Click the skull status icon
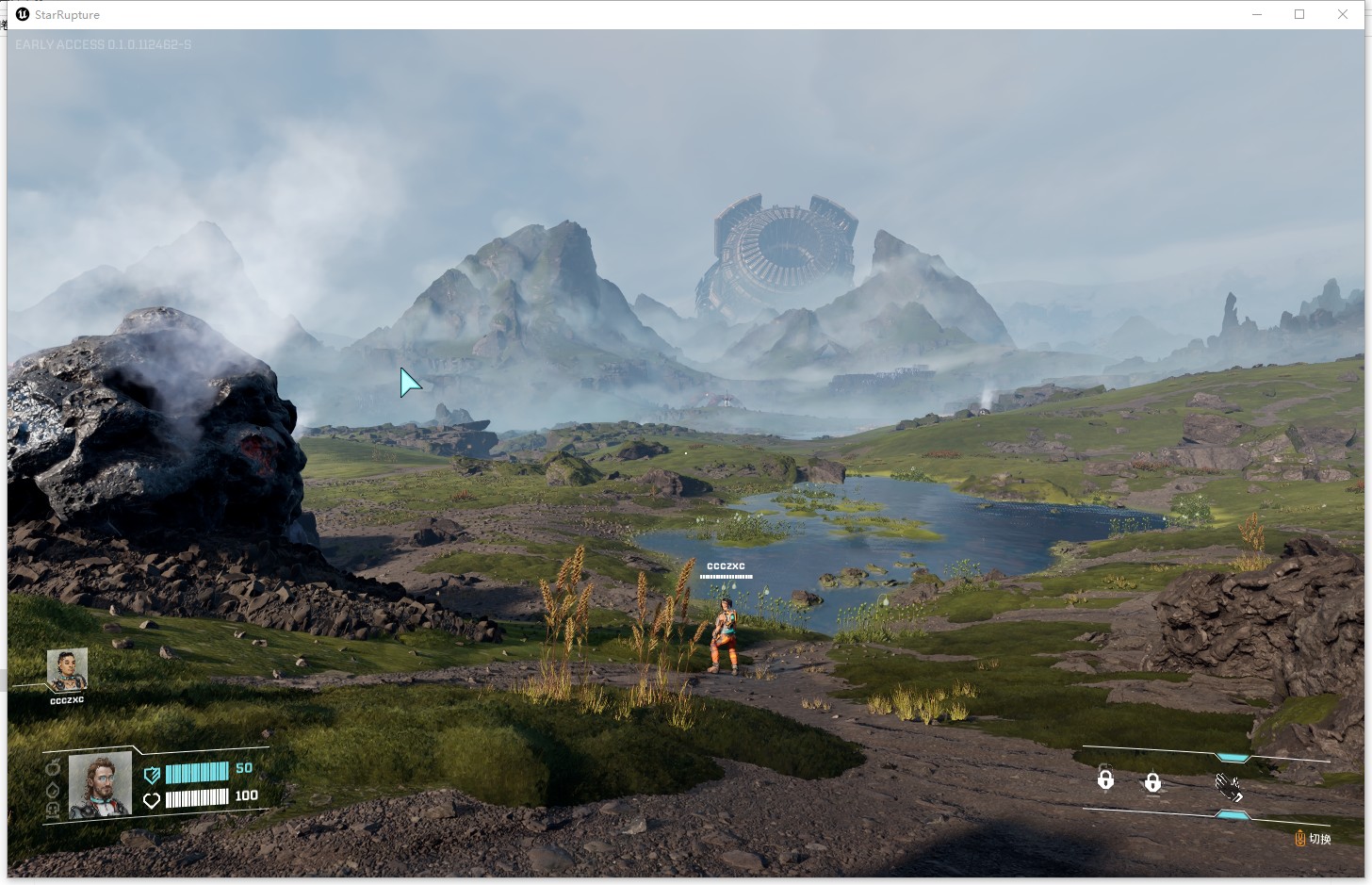The height and width of the screenshot is (885, 1372). coord(53,809)
